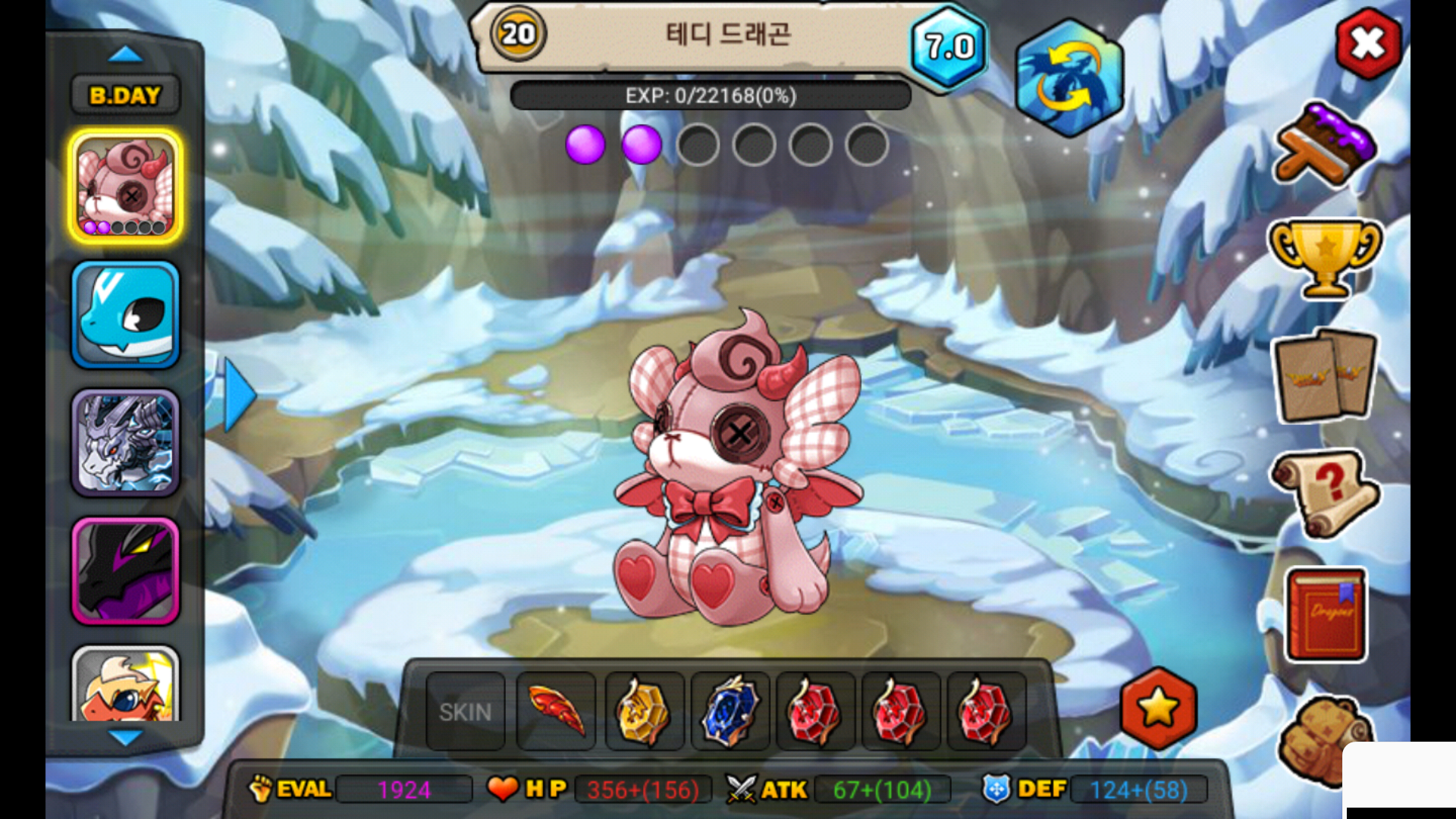
Task: Select the silver armored dragon portrait
Action: tap(126, 443)
